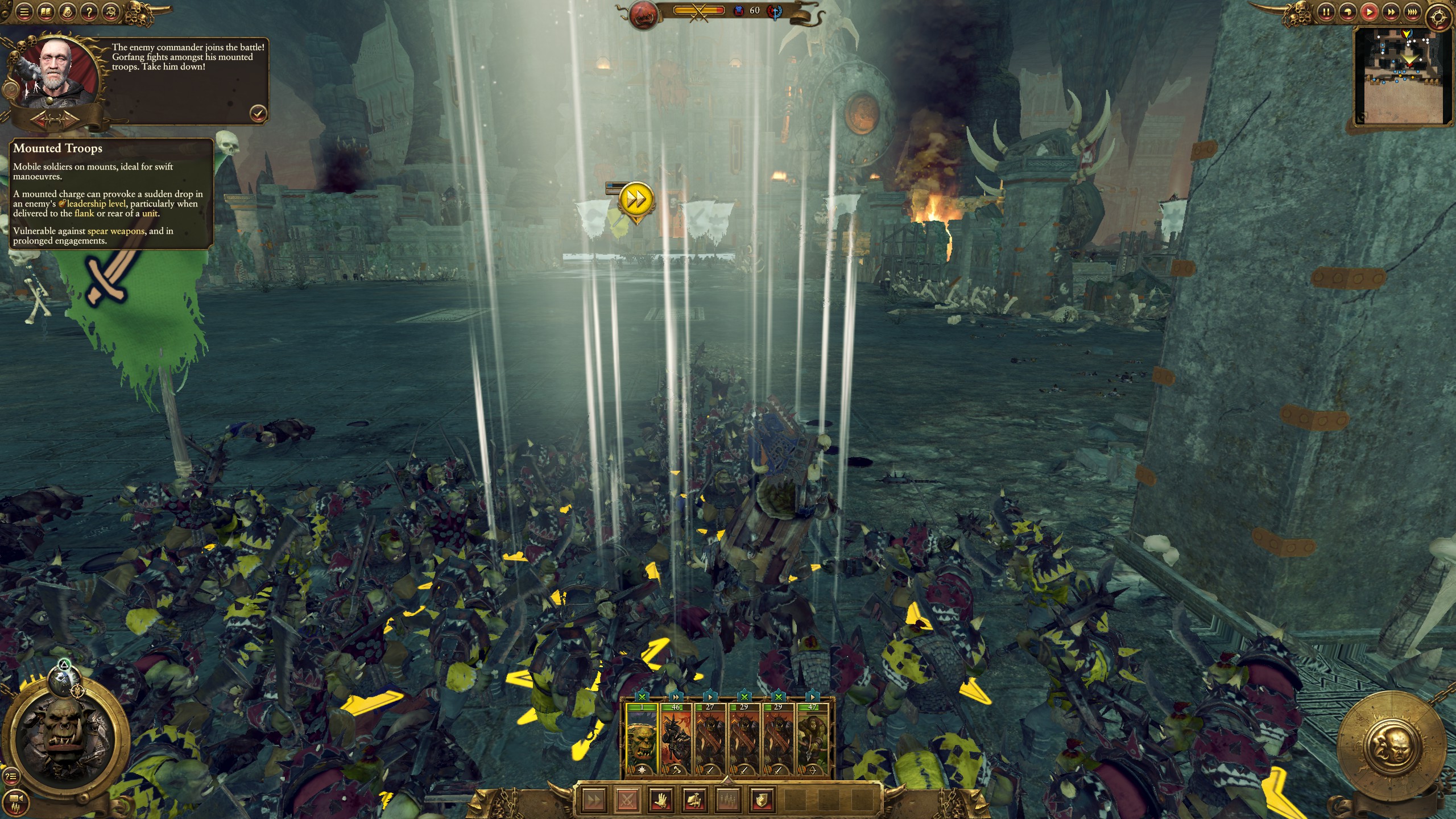Click the question mark help button
This screenshot has width=1456, height=819.
point(89,12)
